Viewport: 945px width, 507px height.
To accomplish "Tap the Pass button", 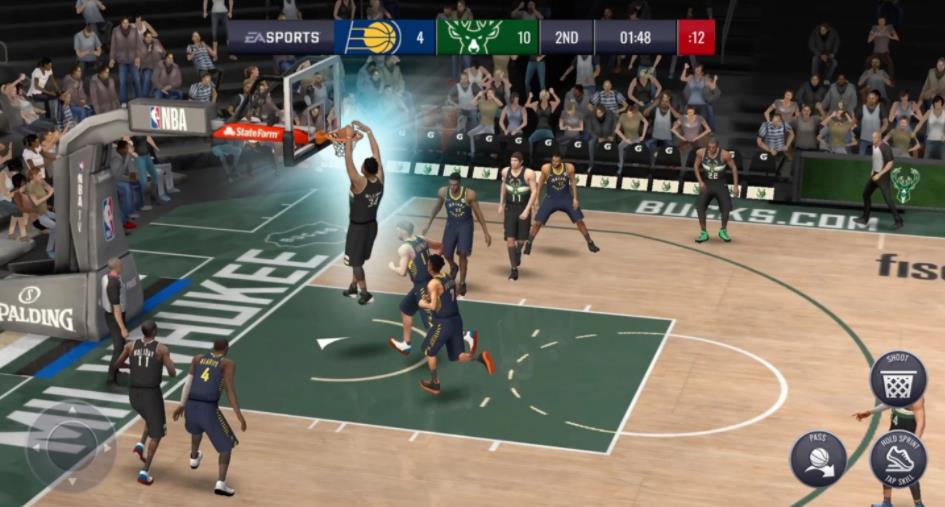I will click(x=818, y=458).
